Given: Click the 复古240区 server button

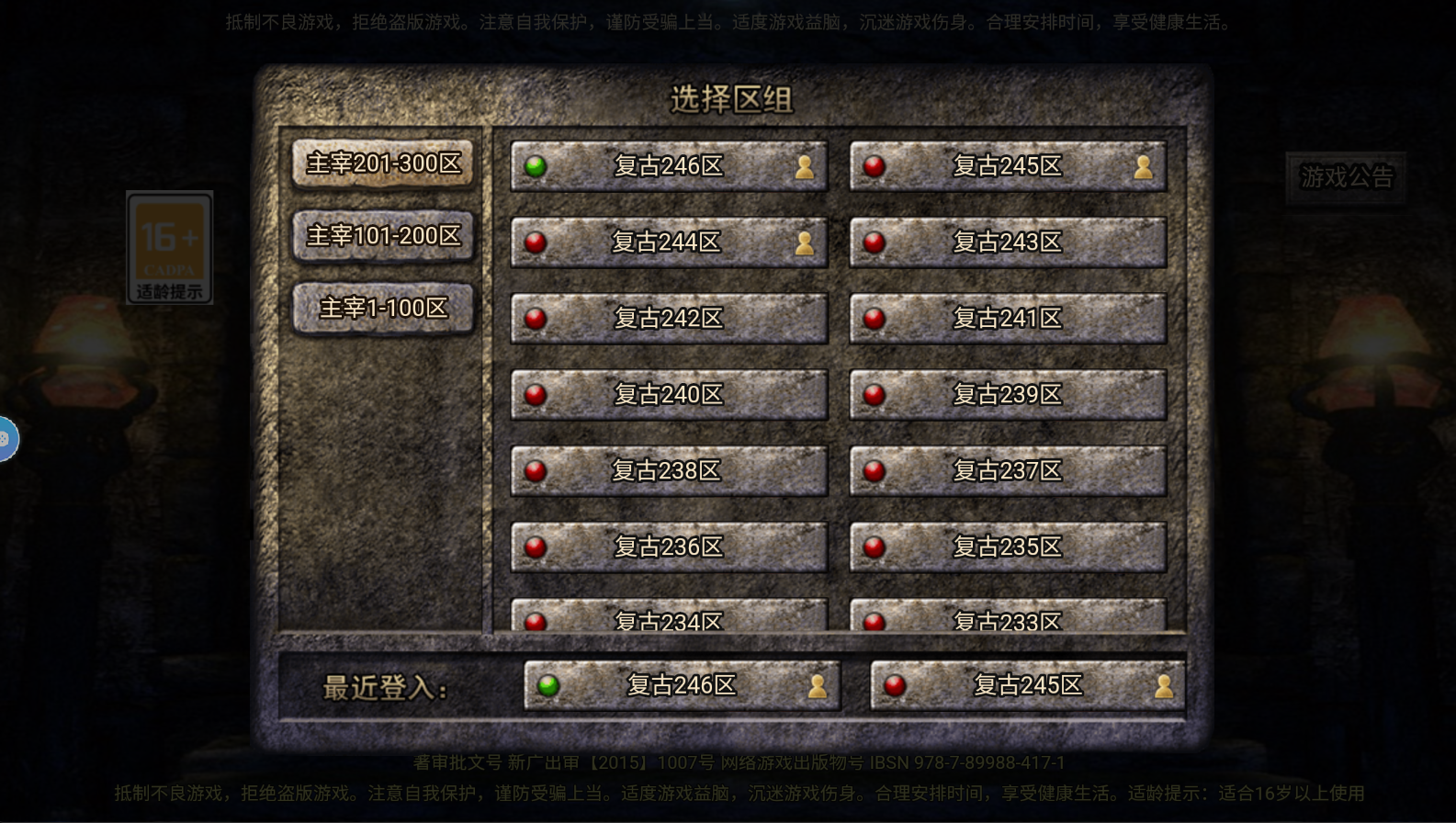Looking at the screenshot, I should (669, 395).
